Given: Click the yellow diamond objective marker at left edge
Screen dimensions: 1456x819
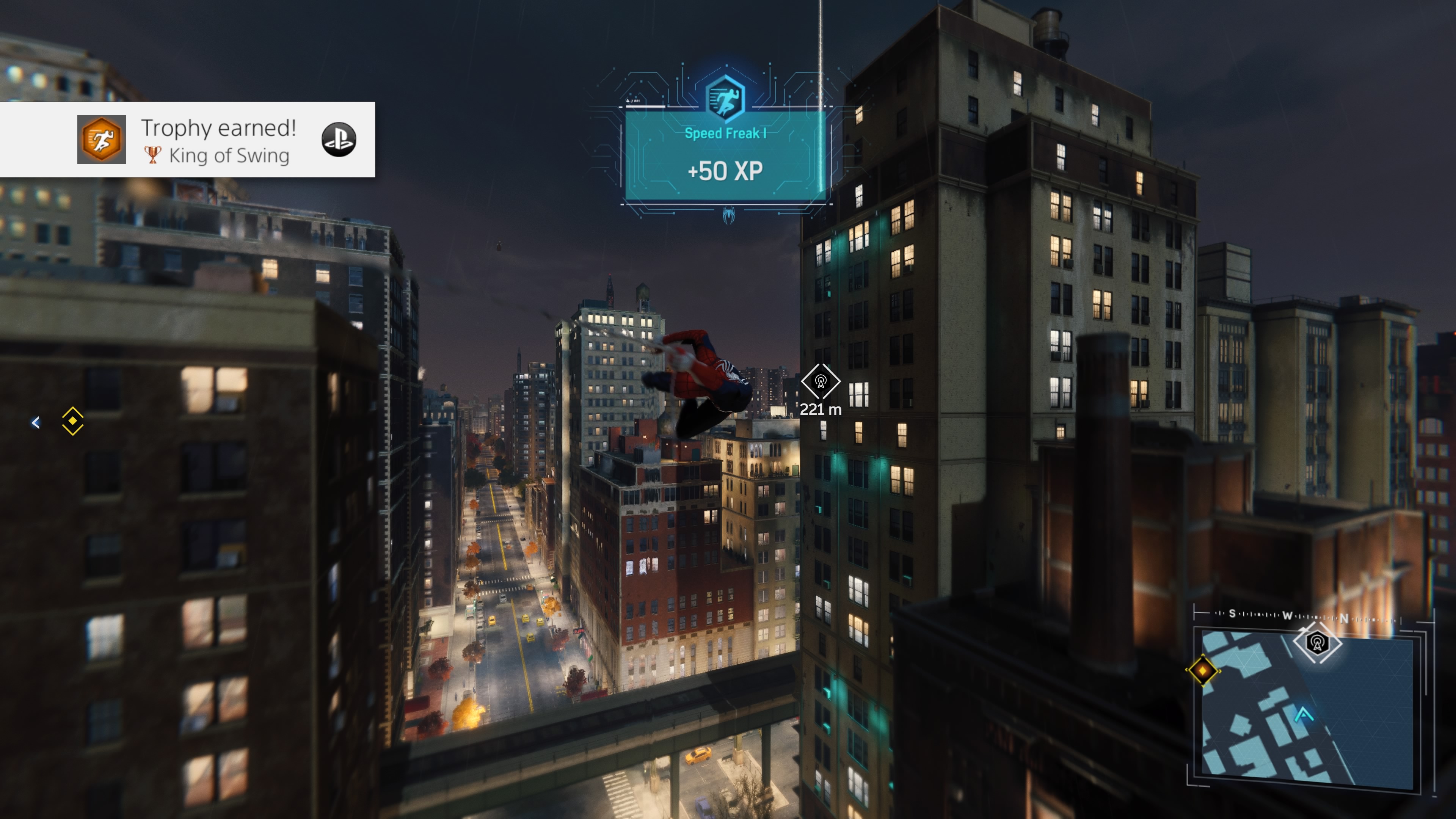Looking at the screenshot, I should [73, 421].
